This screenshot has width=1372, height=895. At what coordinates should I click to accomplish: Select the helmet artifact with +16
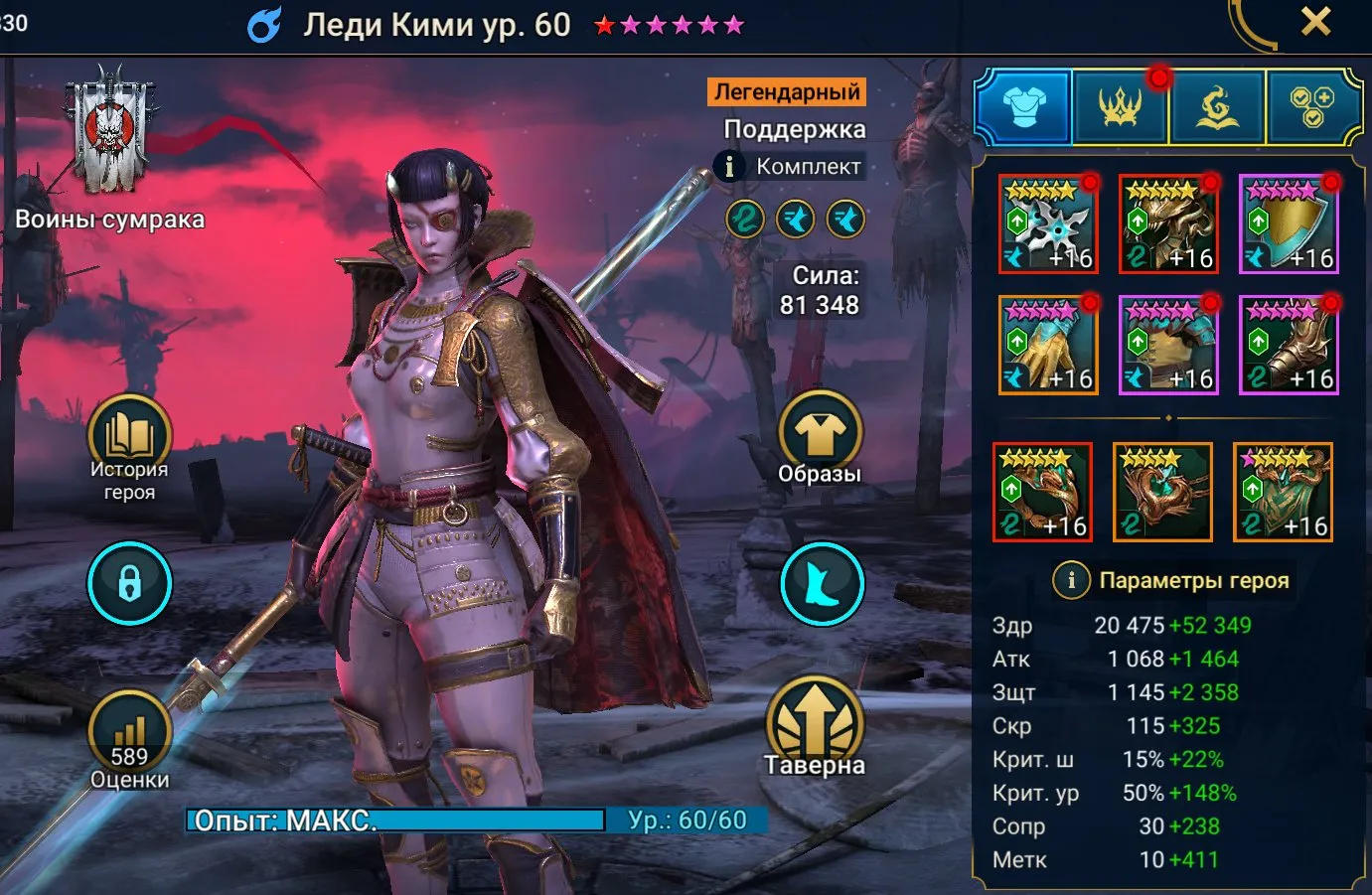1168,224
